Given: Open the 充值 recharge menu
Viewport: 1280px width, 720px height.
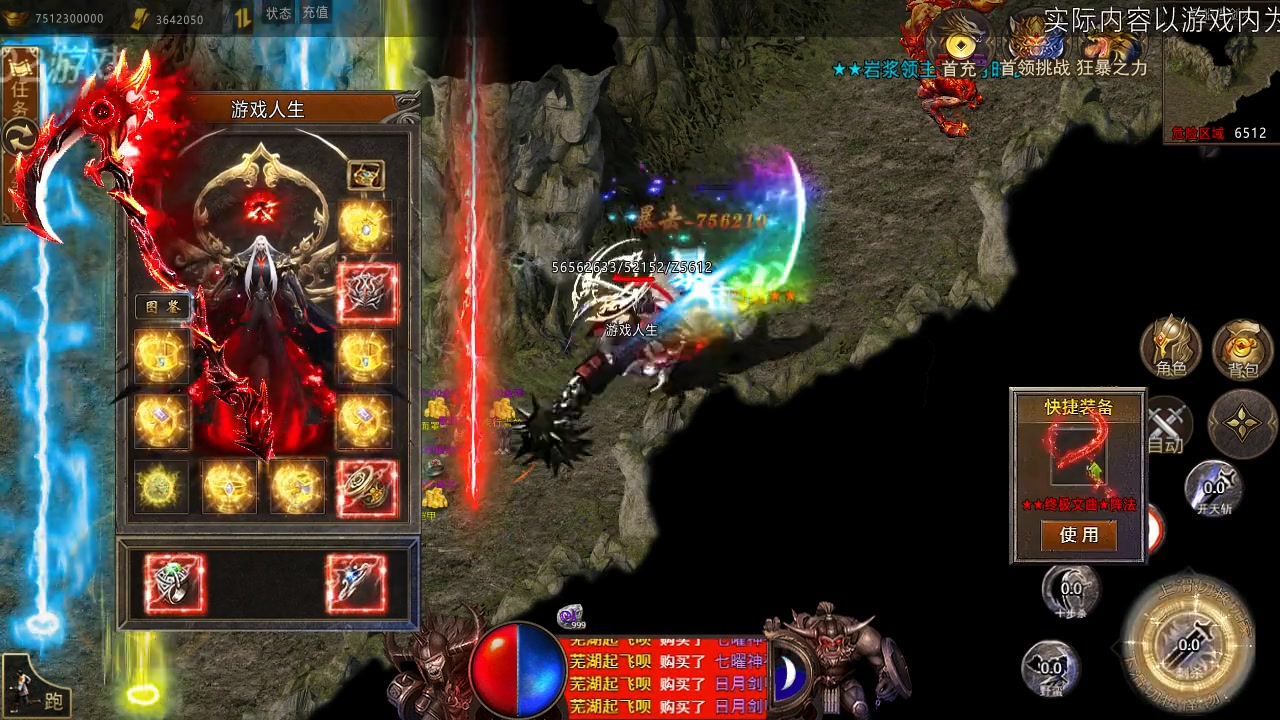Looking at the screenshot, I should [x=315, y=14].
